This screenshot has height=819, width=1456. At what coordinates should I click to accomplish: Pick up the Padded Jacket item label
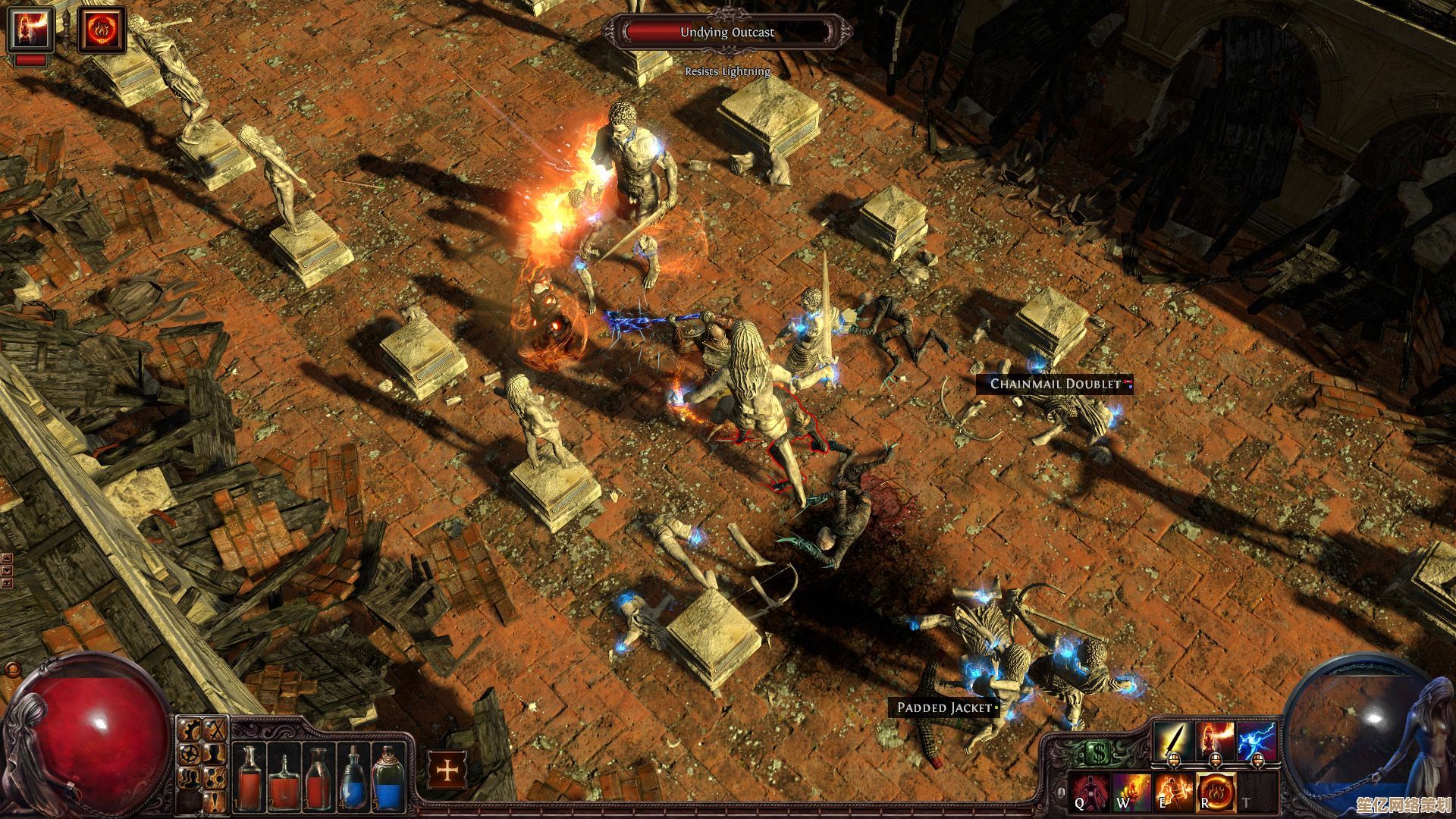click(944, 708)
